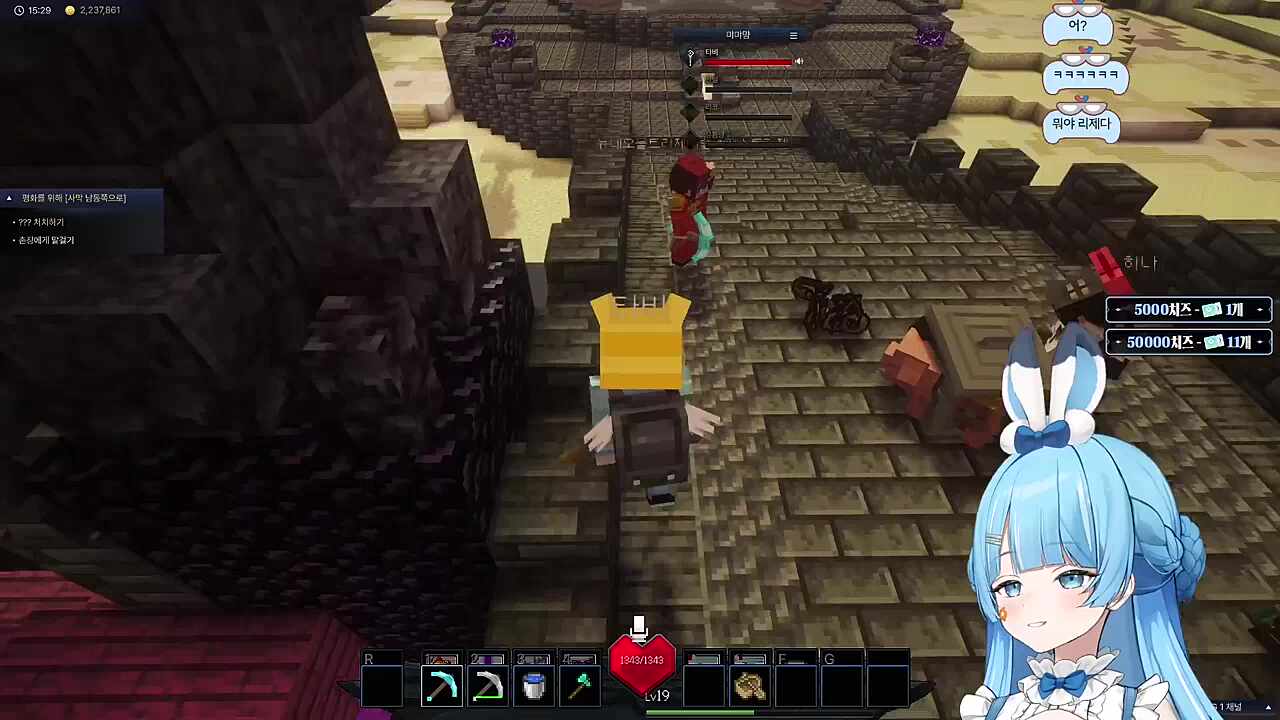Screen dimensions: 1280x720
Task: Select the green axe hotbar slot
Action: click(580, 686)
